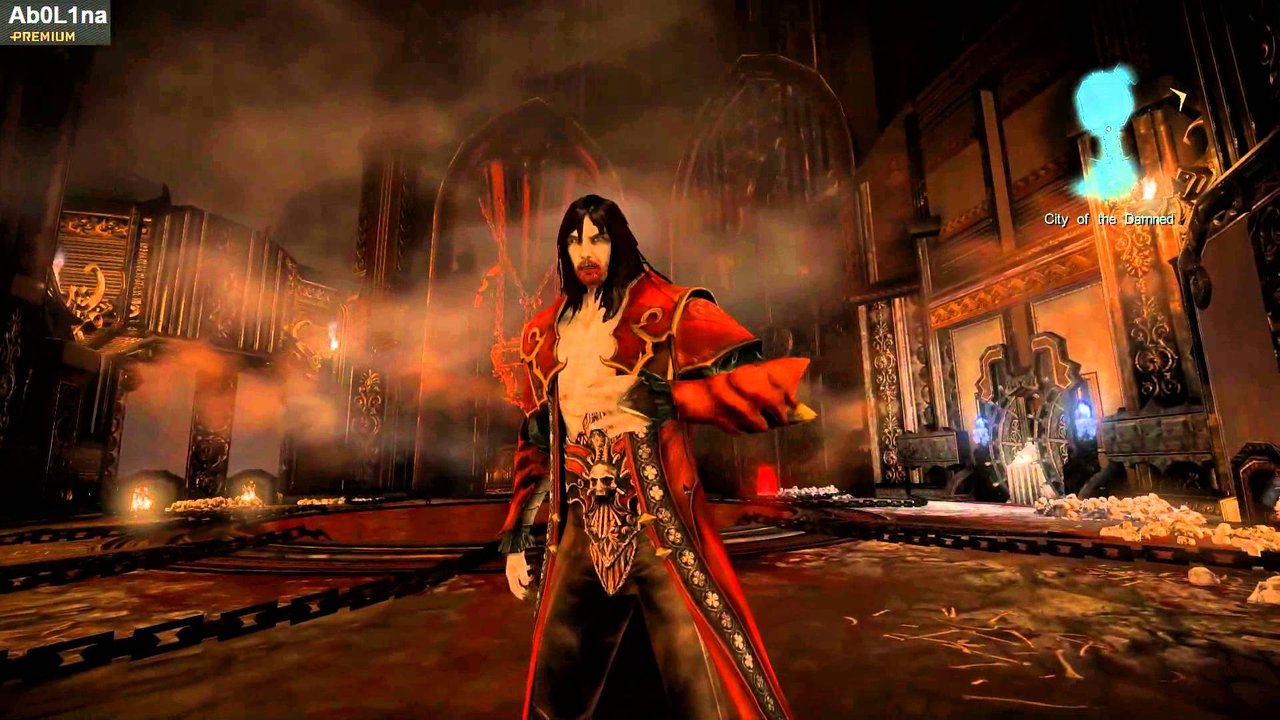1280x720 pixels.
Task: Expand the City of the Damned objective label
Action: 1108,217
